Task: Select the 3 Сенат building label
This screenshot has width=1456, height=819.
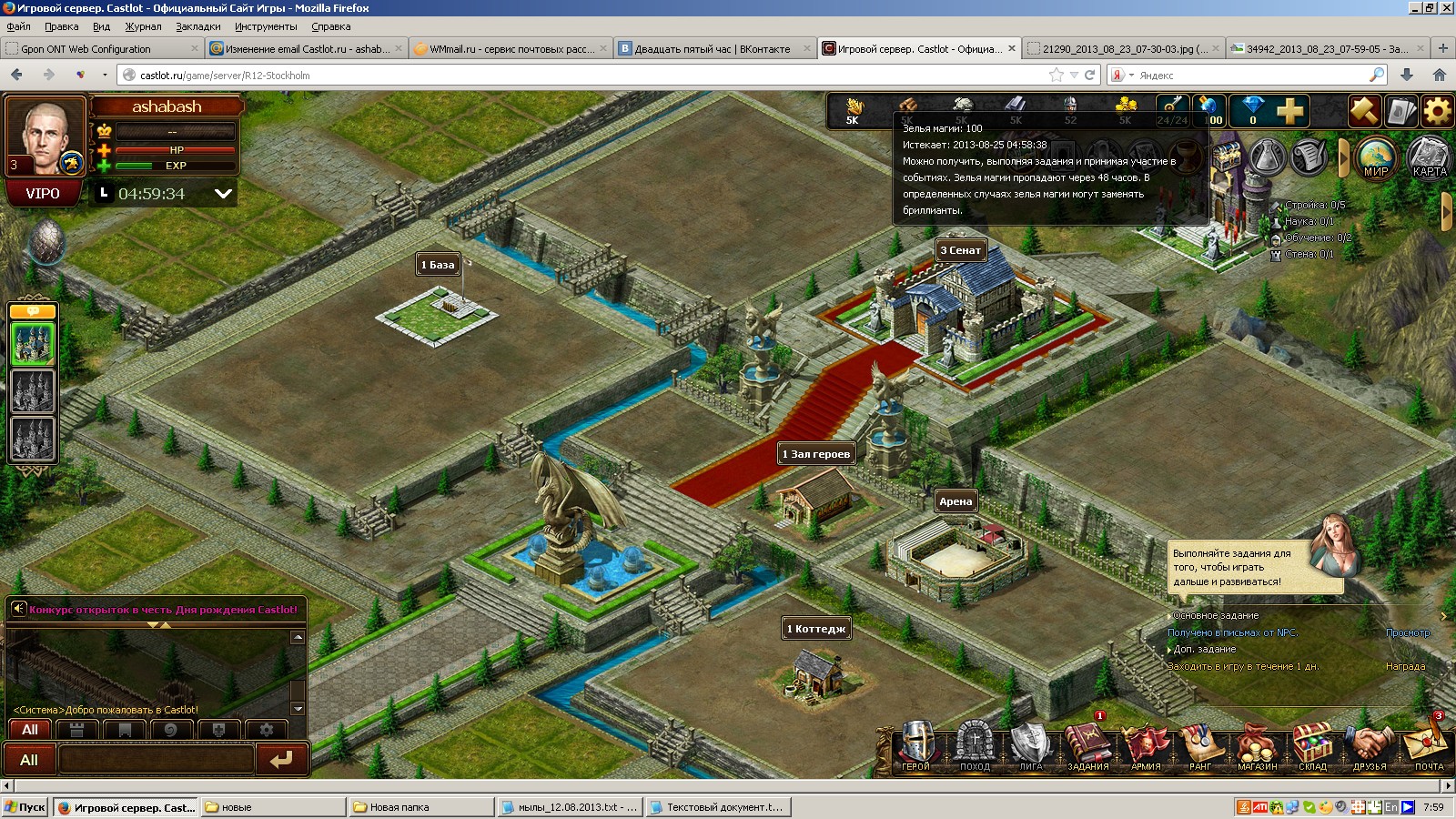Action: point(961,250)
